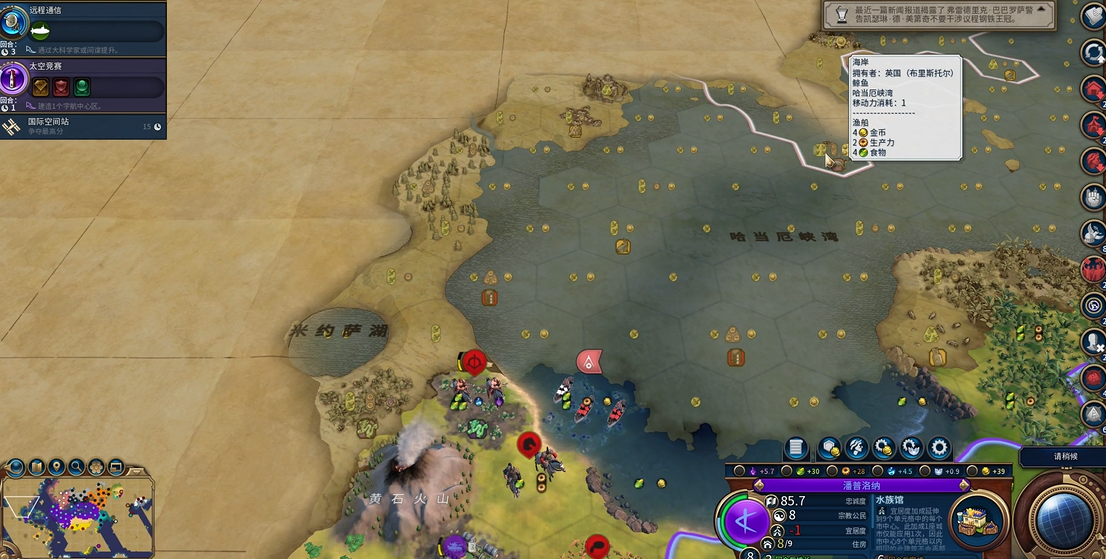Purchase item with faith gear icon

pyautogui.click(x=911, y=448)
